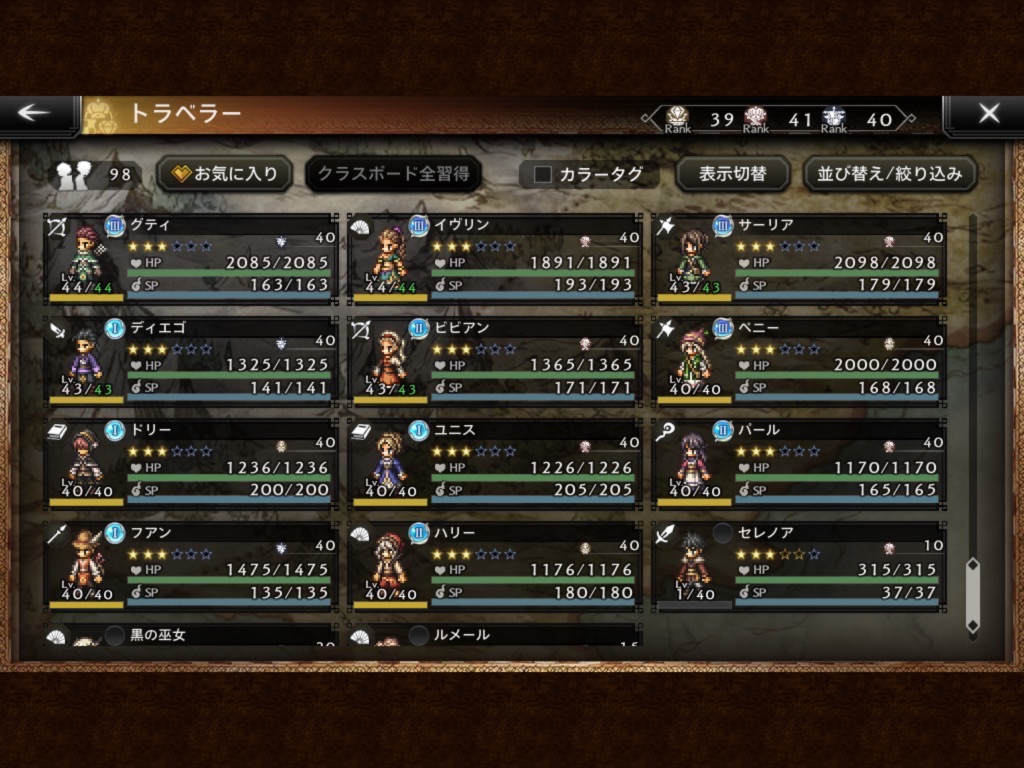Select the クラスボード全習得 filter button
Viewport: 1024px width, 768px height.
393,174
